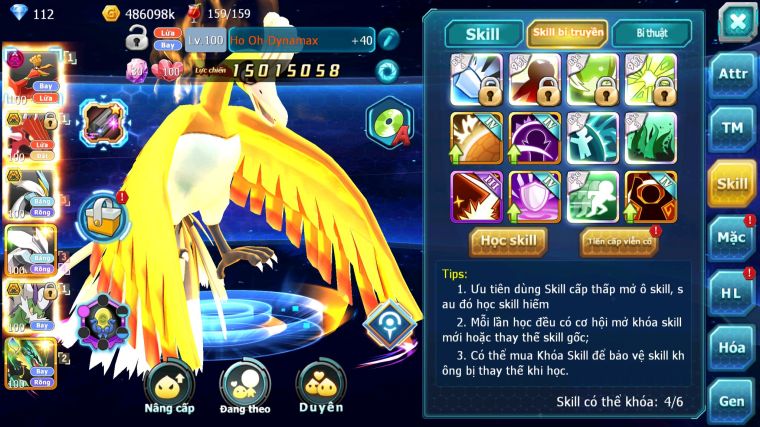Viewport: 760px width, 427px height.
Task: Open the HL side tab
Action: [732, 293]
